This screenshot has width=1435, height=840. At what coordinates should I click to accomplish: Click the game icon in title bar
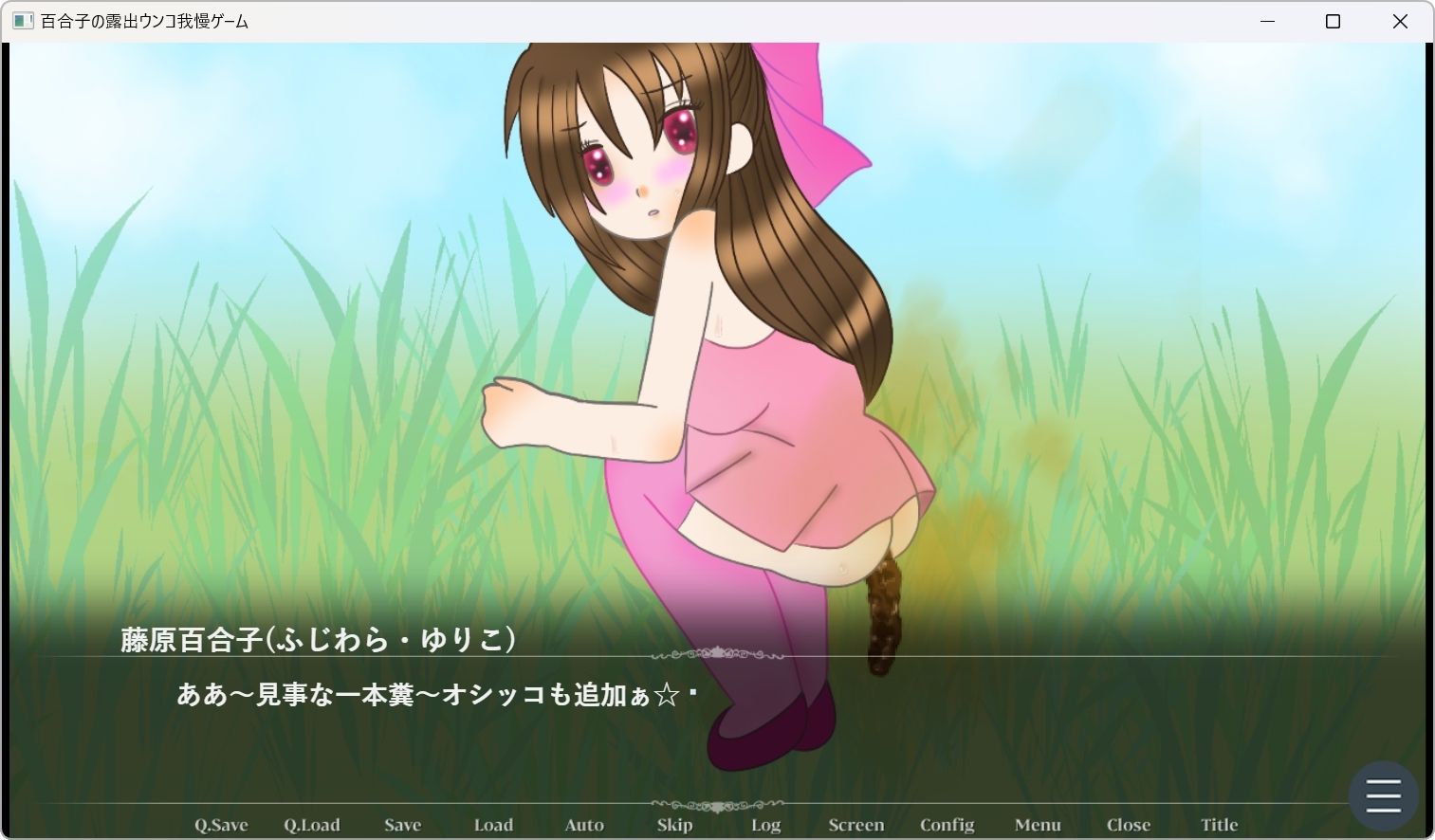[x=21, y=21]
